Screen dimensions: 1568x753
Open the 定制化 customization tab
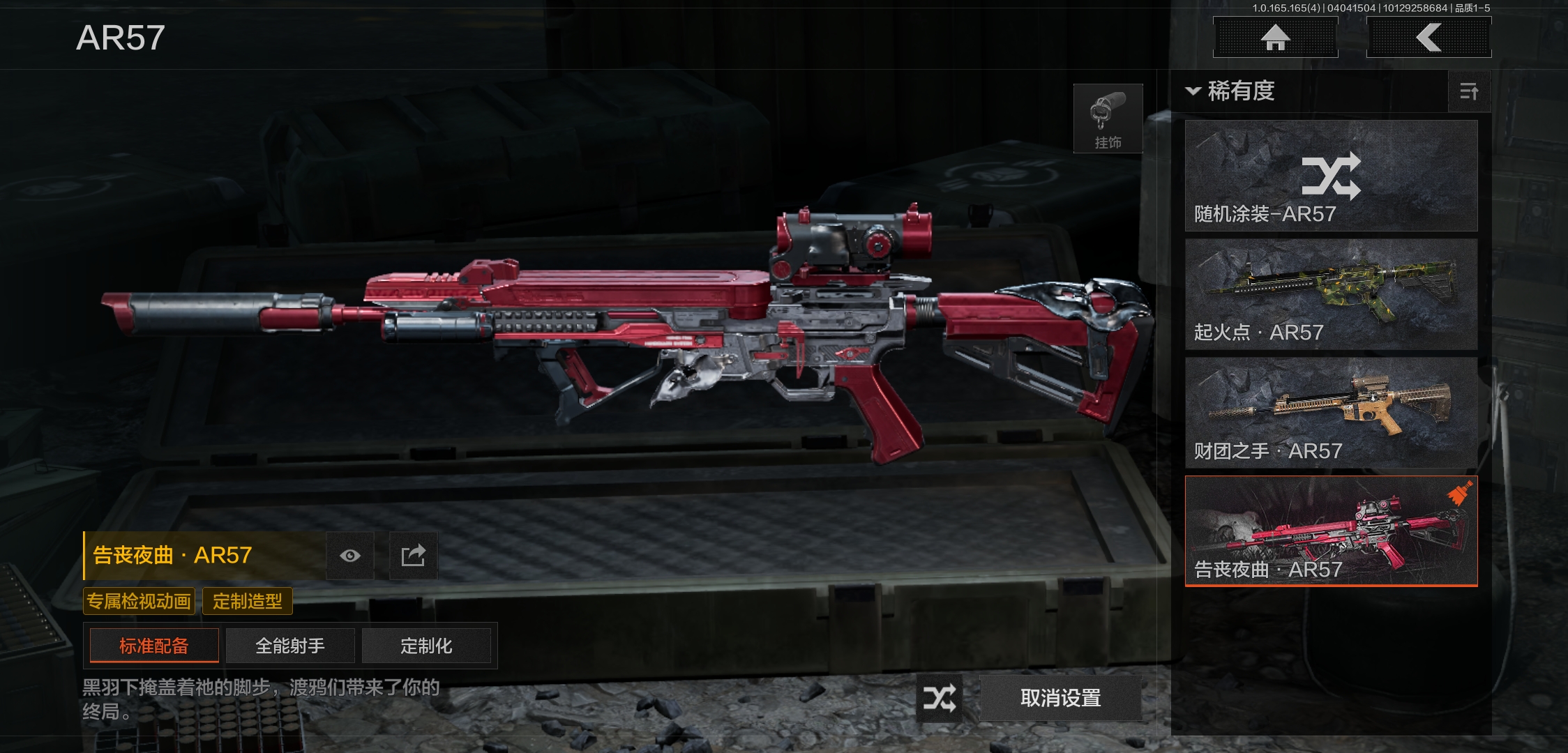click(x=426, y=646)
